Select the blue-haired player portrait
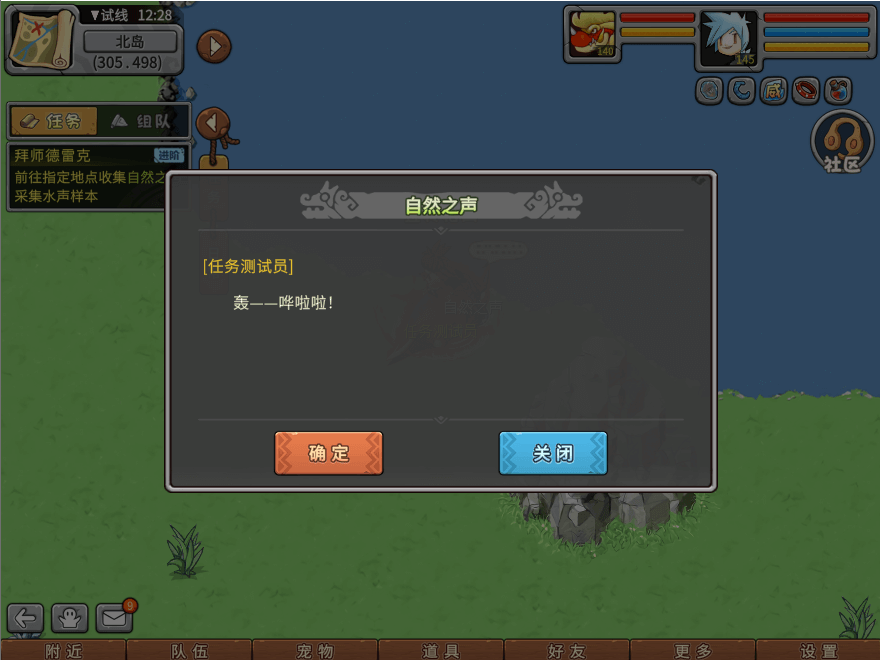 (729, 38)
